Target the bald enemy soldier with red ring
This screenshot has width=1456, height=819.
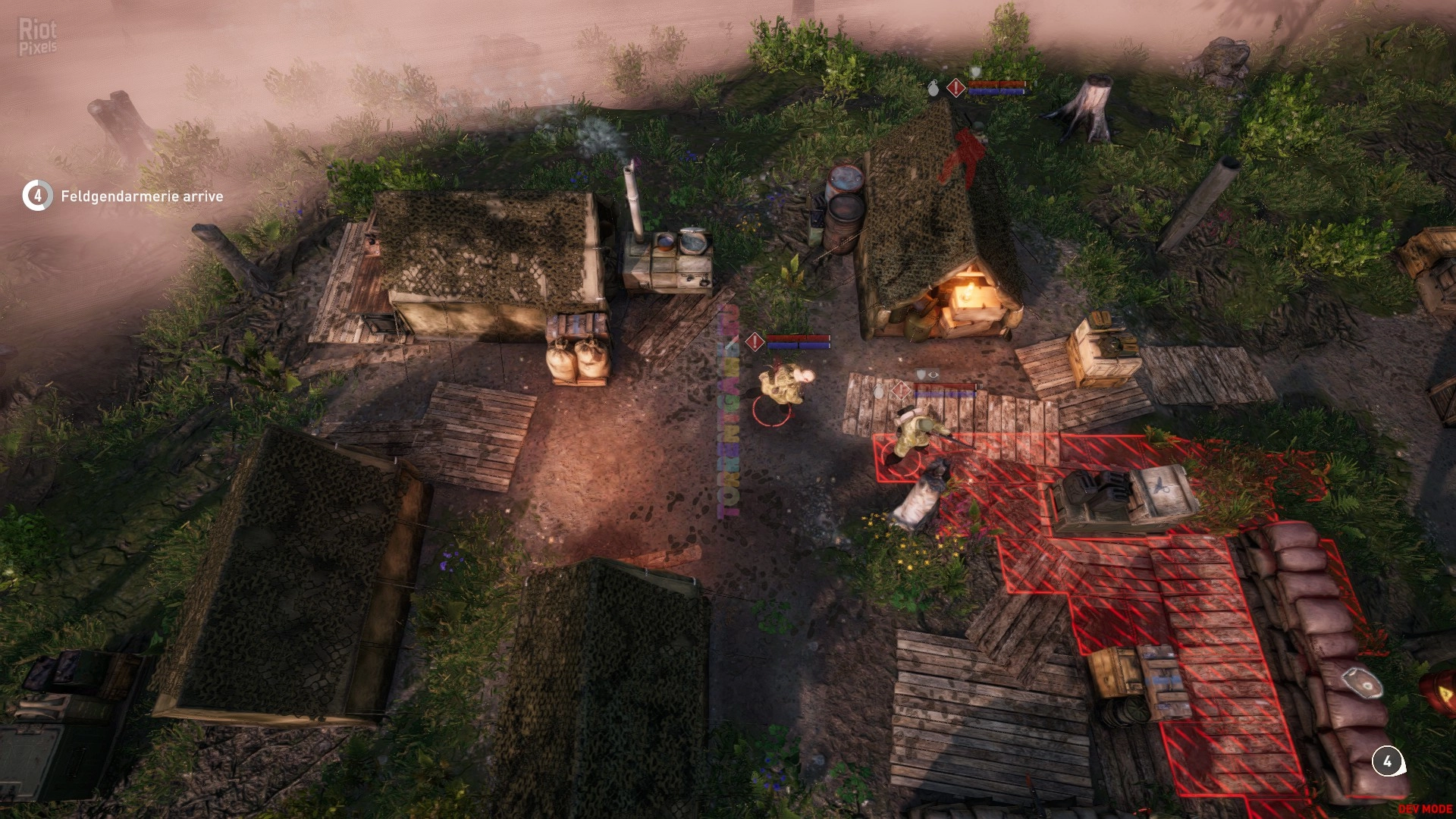(785, 384)
